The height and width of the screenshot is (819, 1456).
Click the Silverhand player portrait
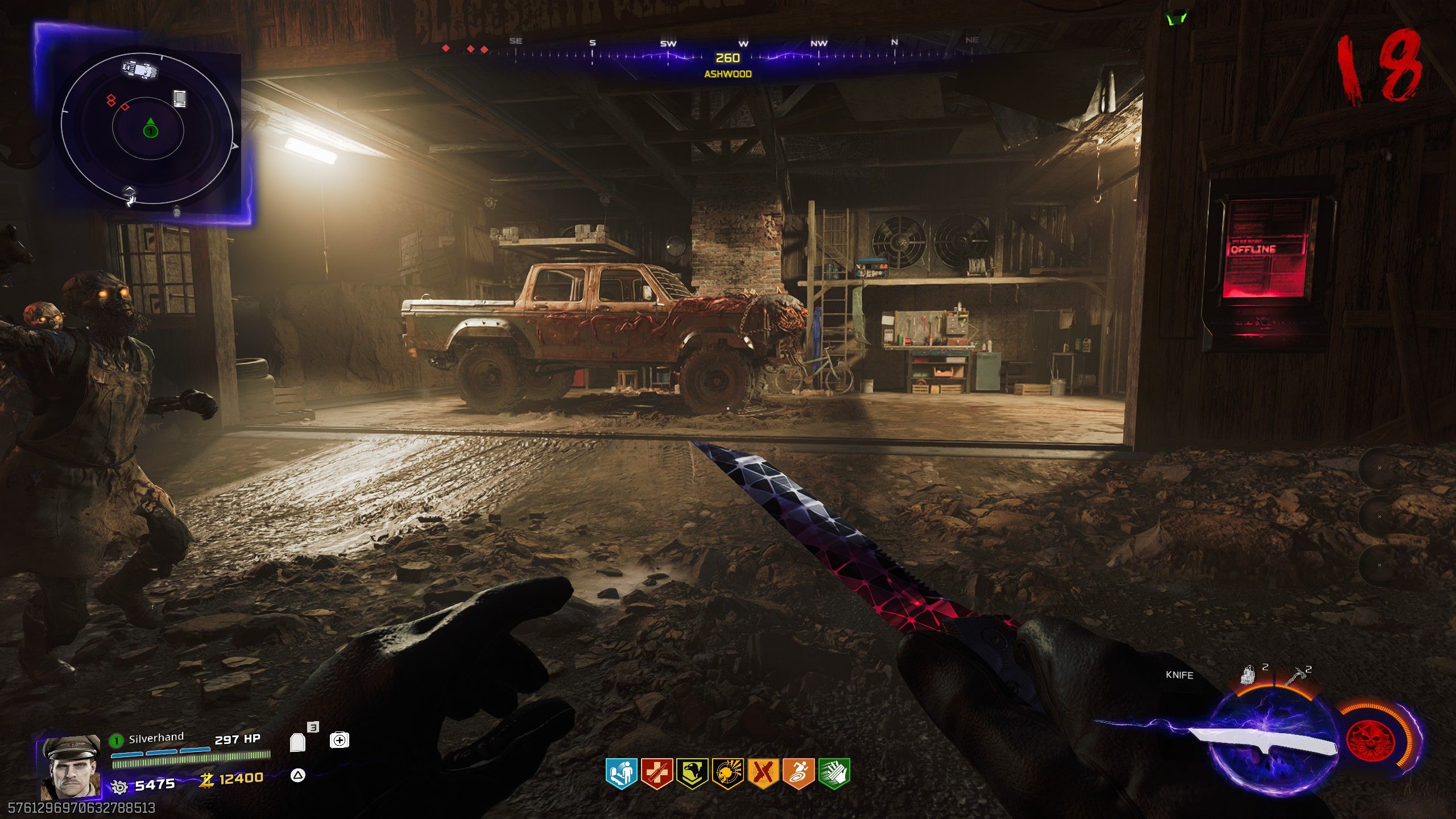tap(69, 768)
